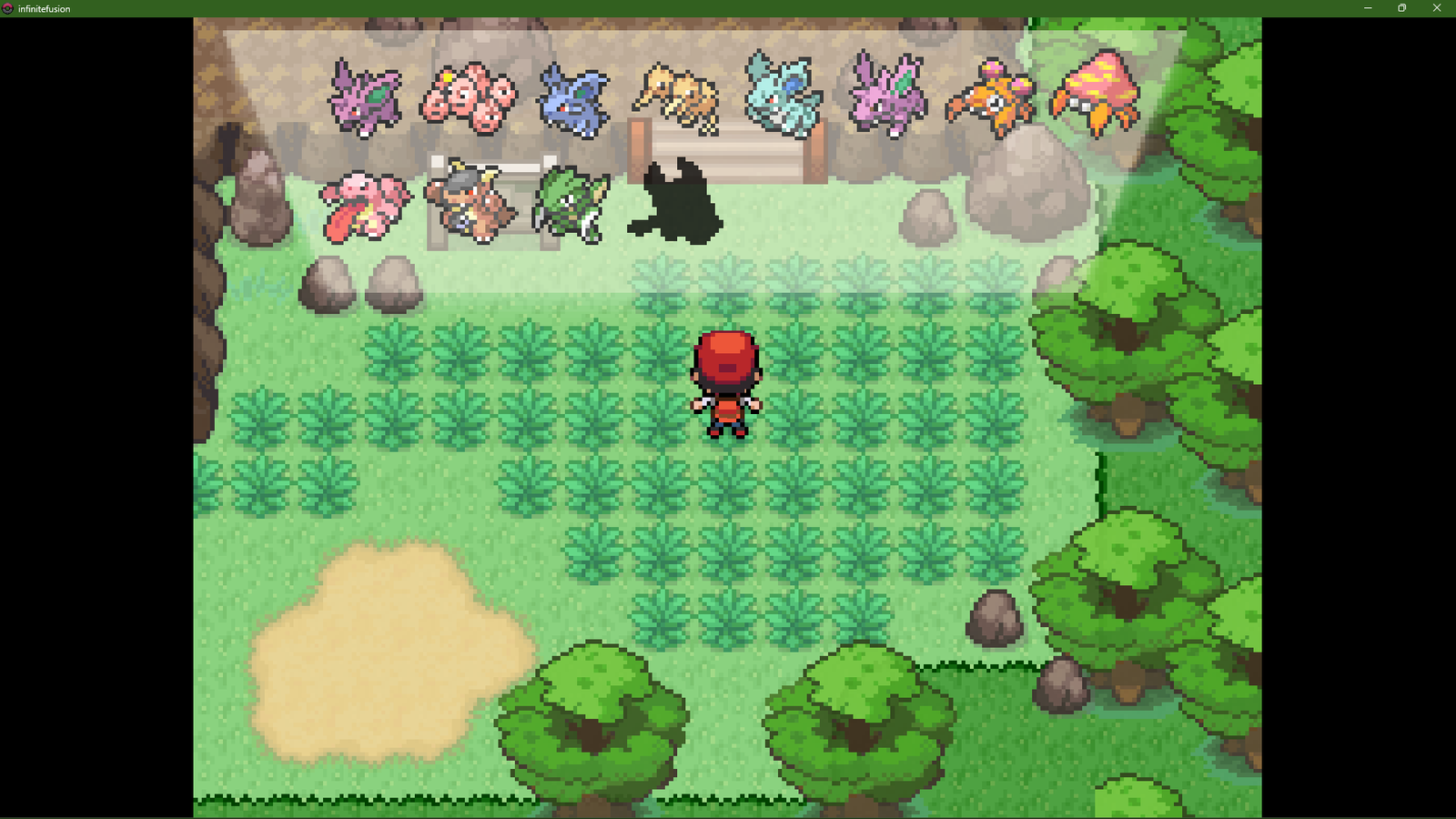Click the player character in the grass
This screenshot has height=819, width=1456.
725,382
